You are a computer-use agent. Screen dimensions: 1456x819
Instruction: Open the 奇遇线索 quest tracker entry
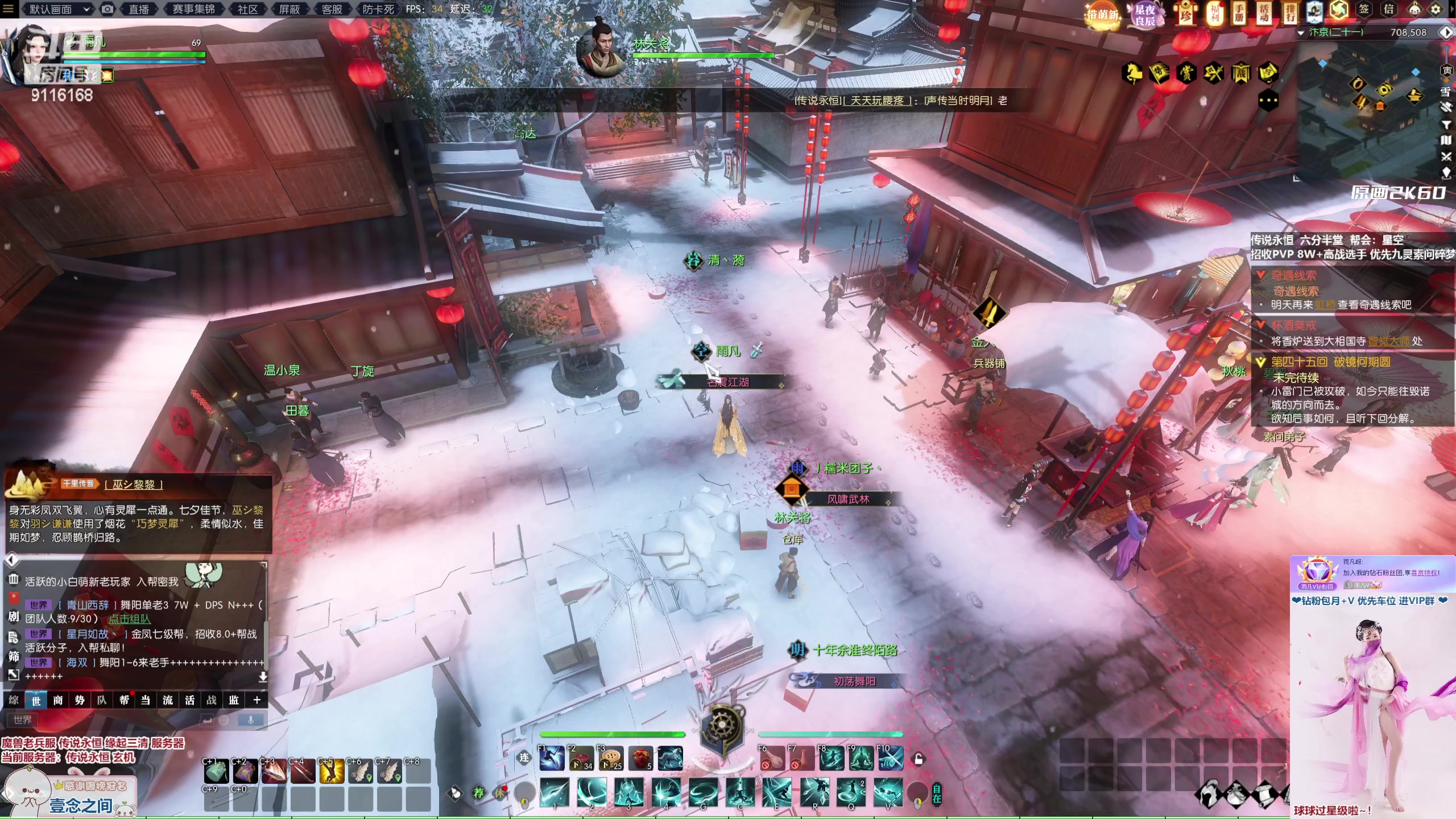[x=1293, y=276]
